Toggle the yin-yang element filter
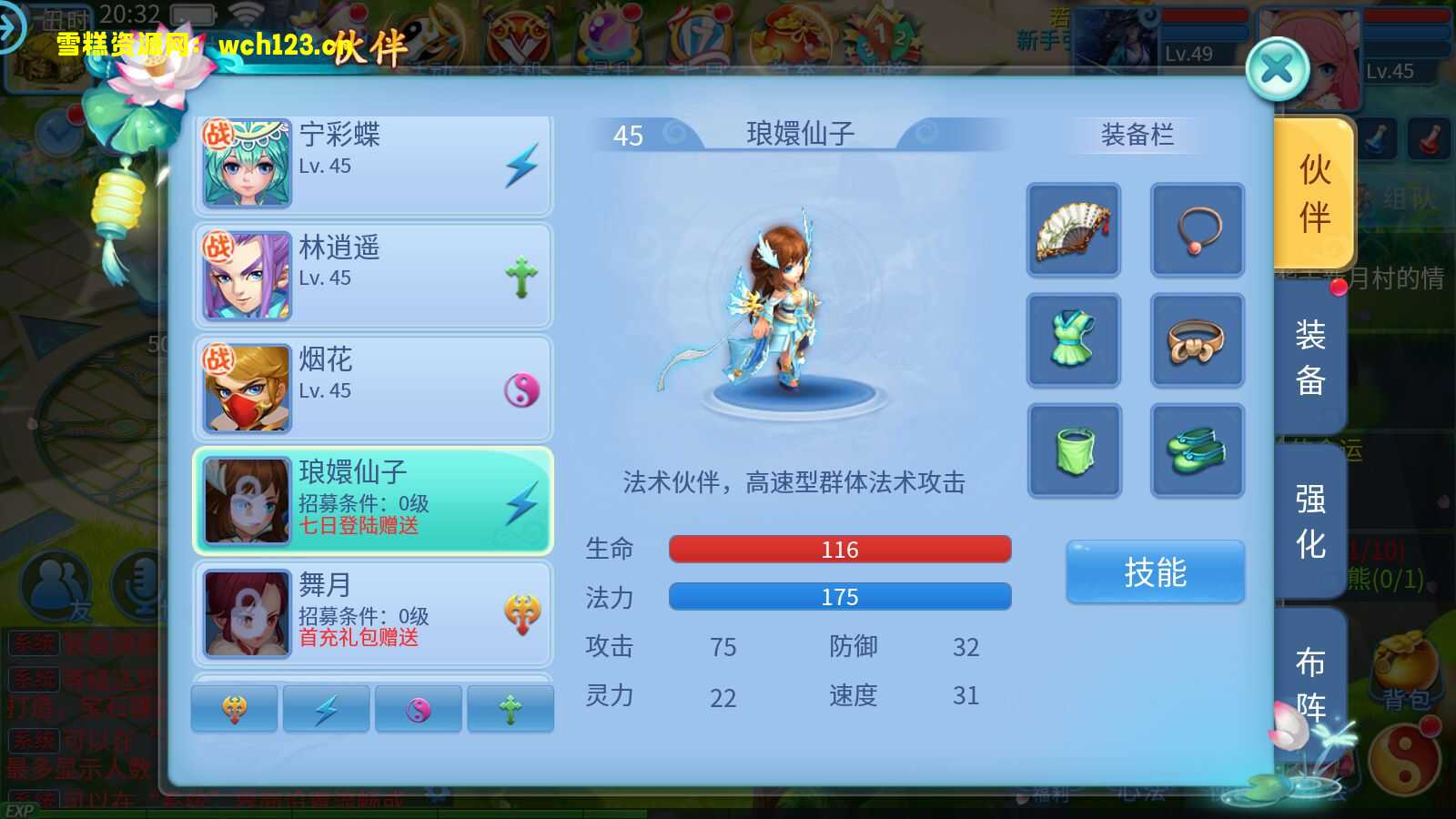 click(x=419, y=708)
